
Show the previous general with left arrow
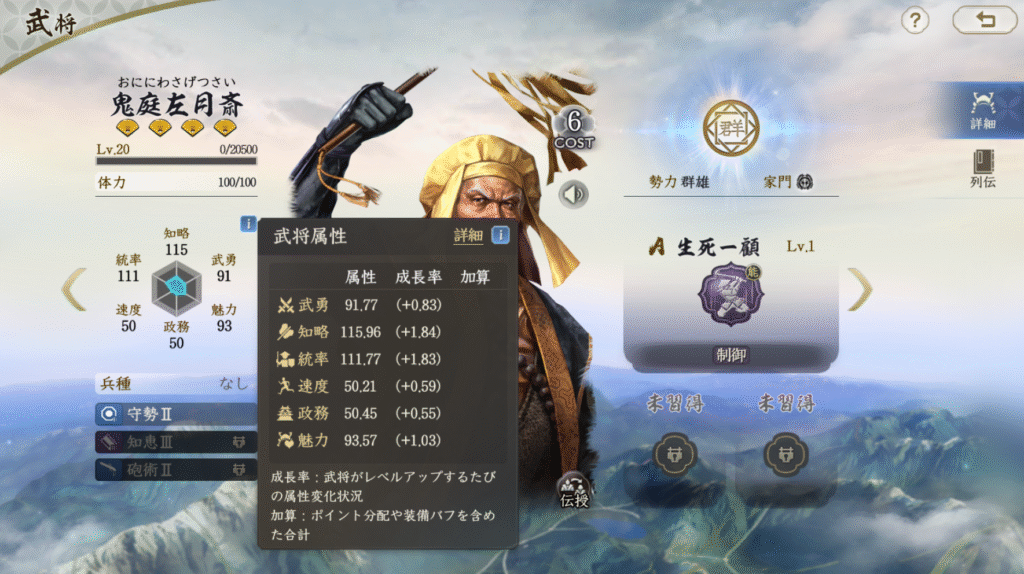pos(74,290)
